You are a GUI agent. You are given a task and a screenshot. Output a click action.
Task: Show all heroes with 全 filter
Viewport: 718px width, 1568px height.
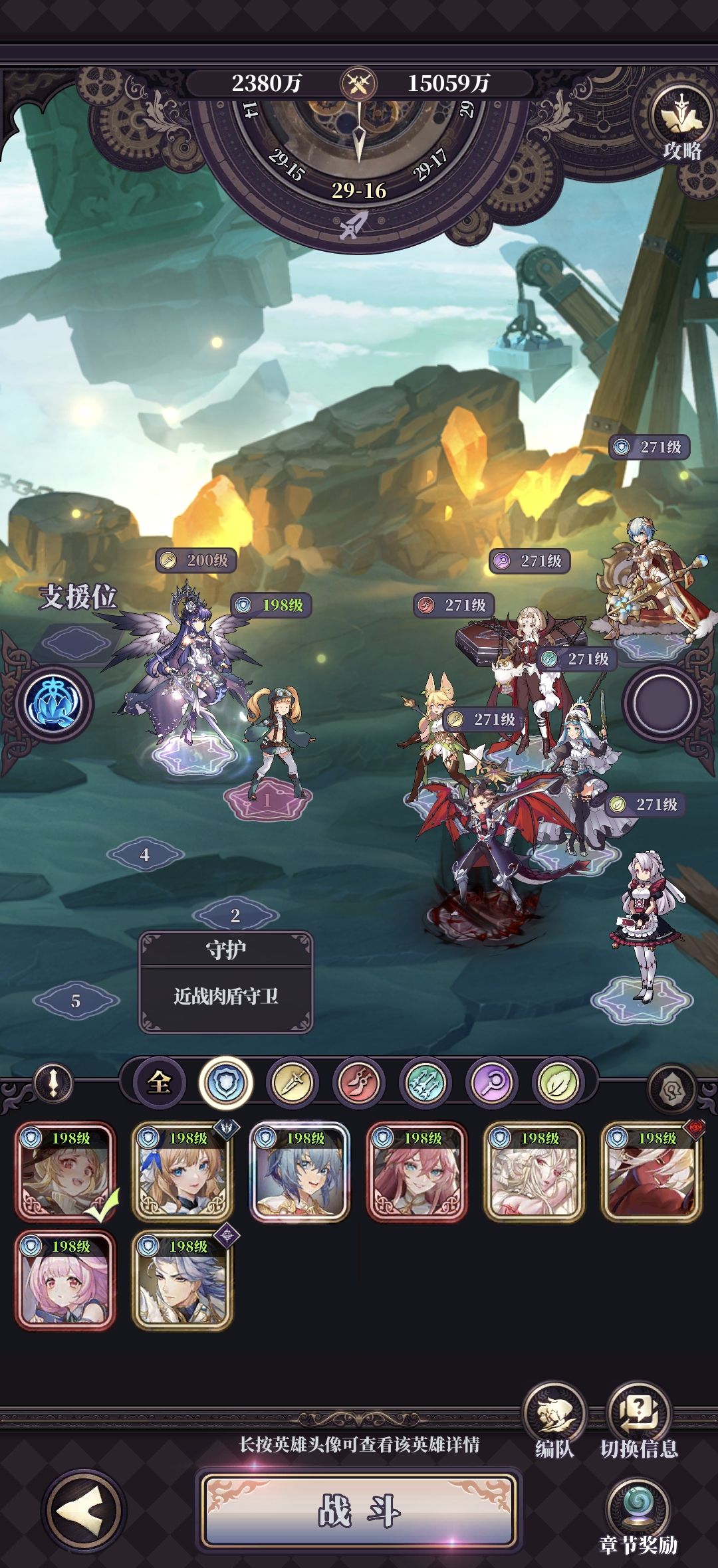[x=159, y=1082]
